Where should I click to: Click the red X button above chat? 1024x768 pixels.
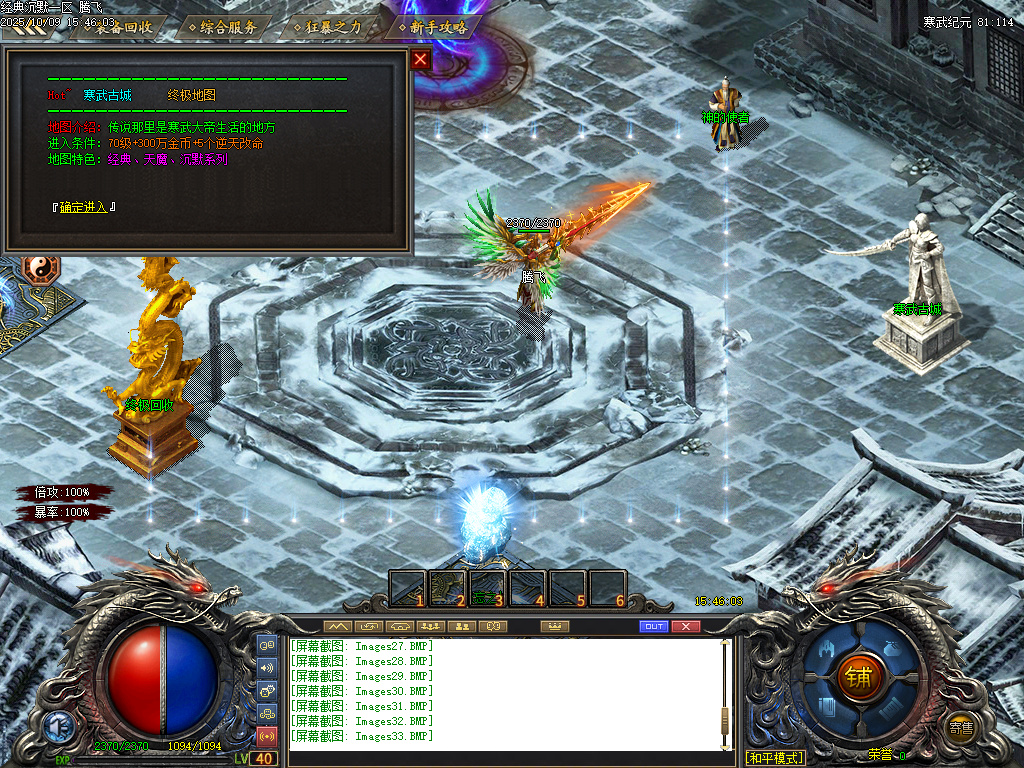tap(685, 626)
